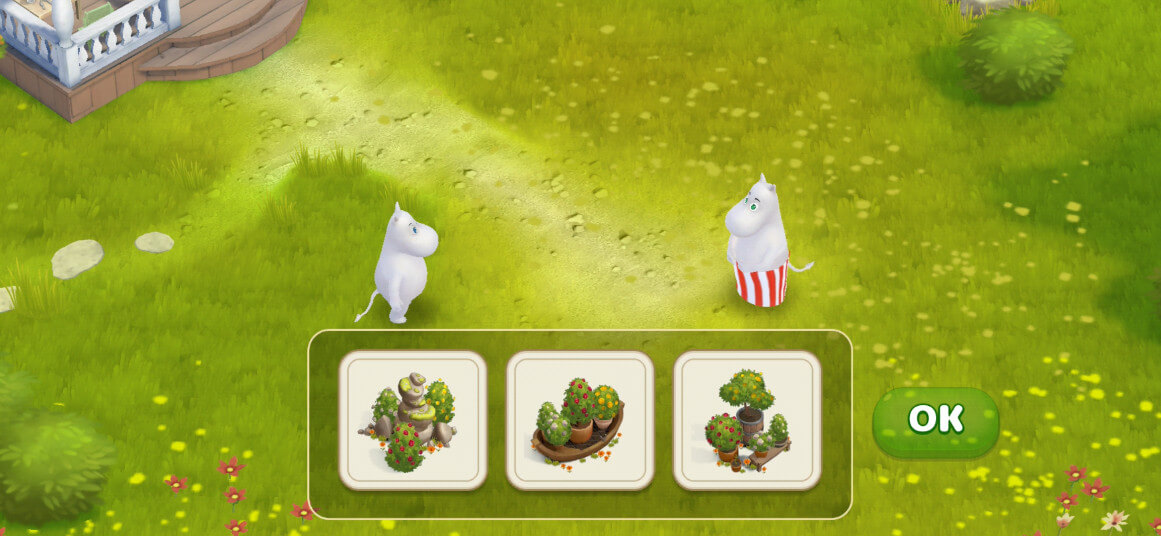Image resolution: width=1161 pixels, height=536 pixels.
Task: Select the boat-shaped planter with potted bushes
Action: coord(580,420)
